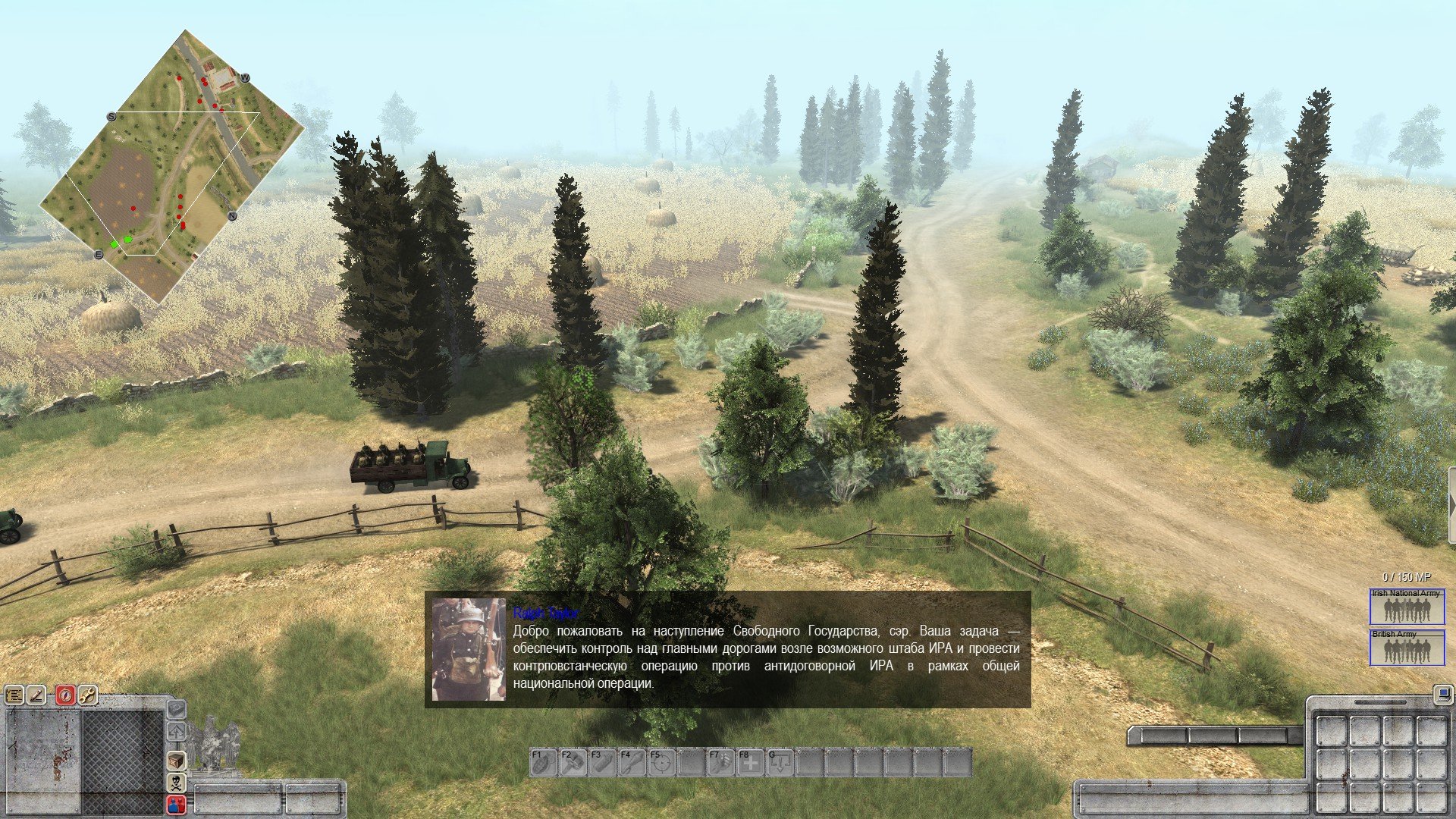Image resolution: width=1456 pixels, height=819 pixels.
Task: Select the skull and crossbones button
Action: 177,783
